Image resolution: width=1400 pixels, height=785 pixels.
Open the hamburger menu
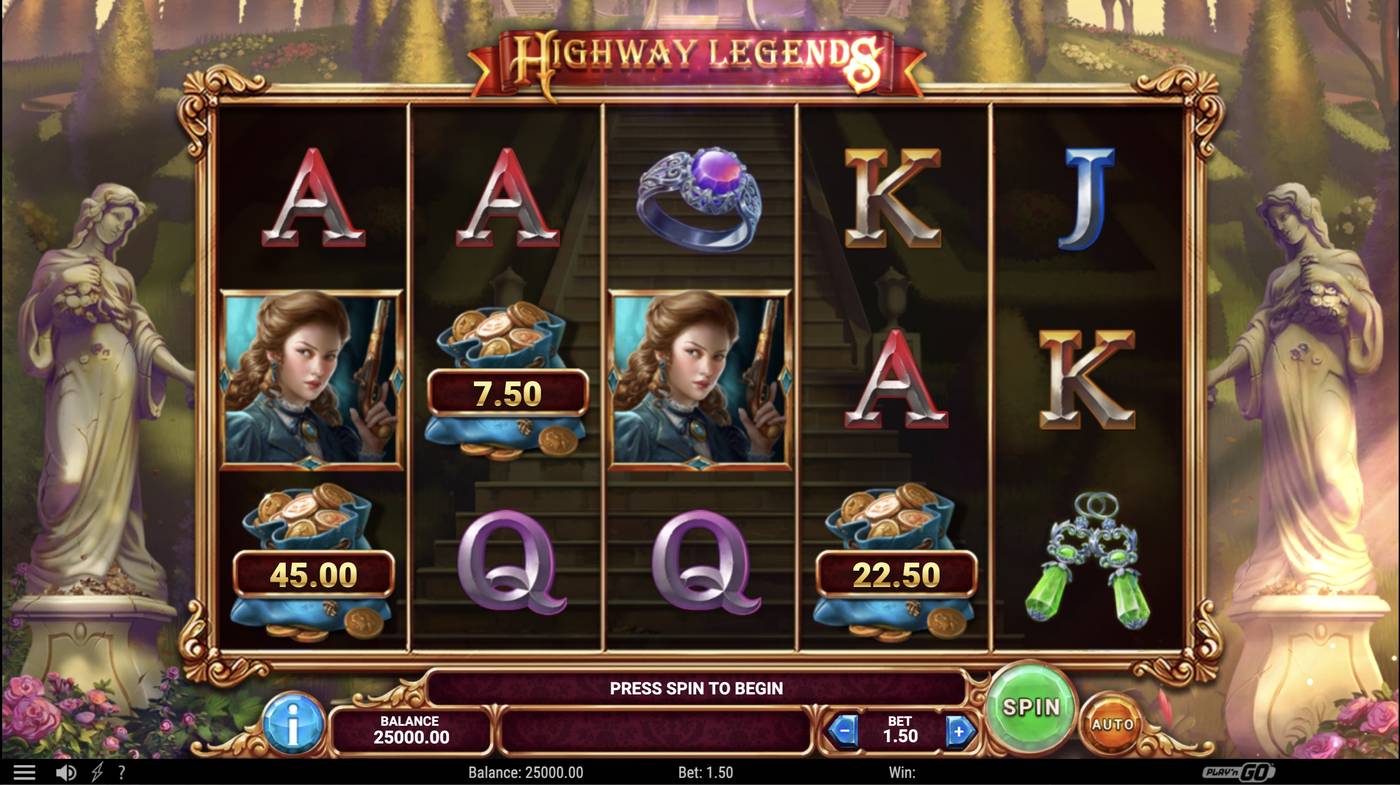24,771
